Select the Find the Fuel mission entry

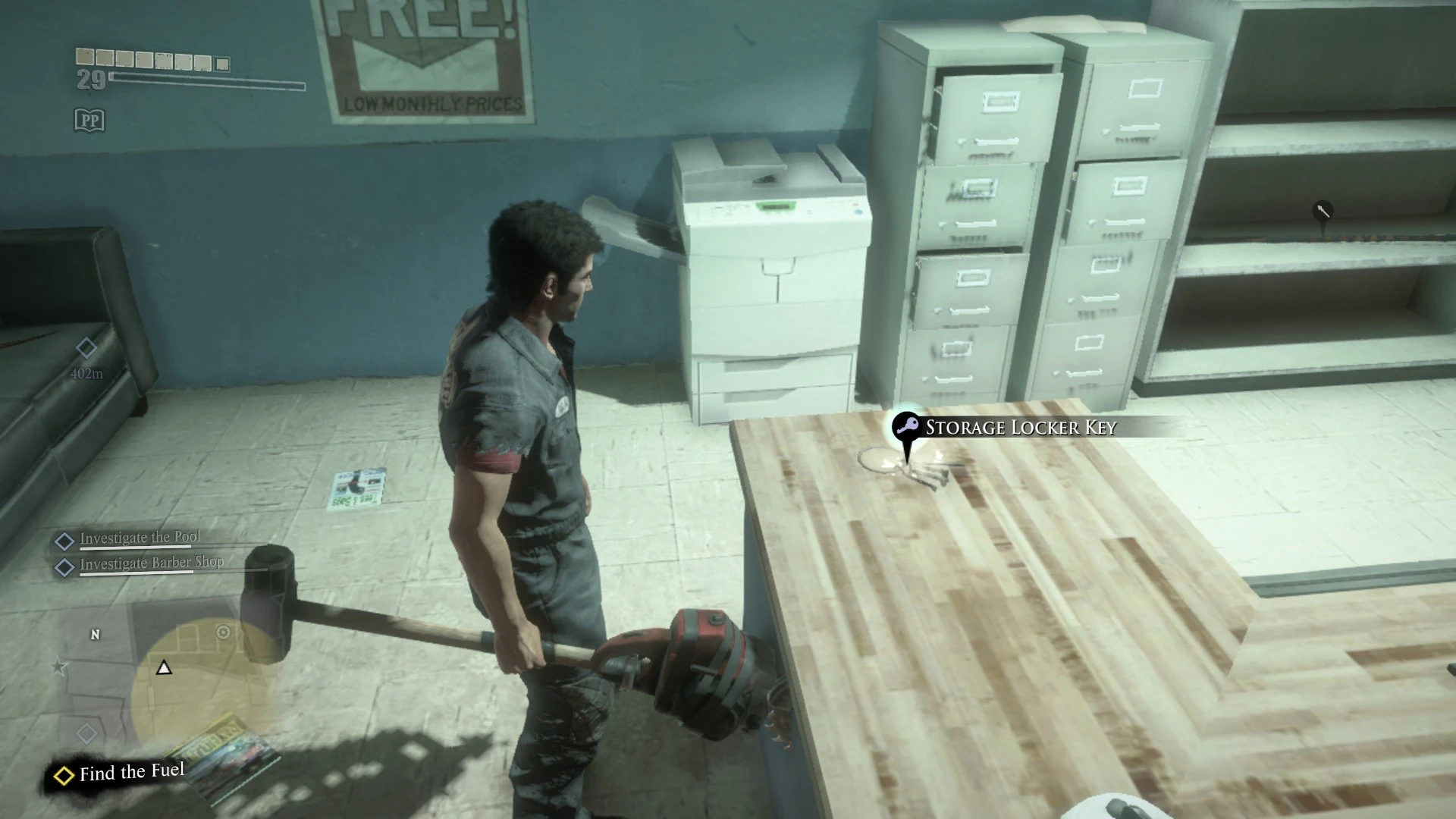[x=131, y=772]
